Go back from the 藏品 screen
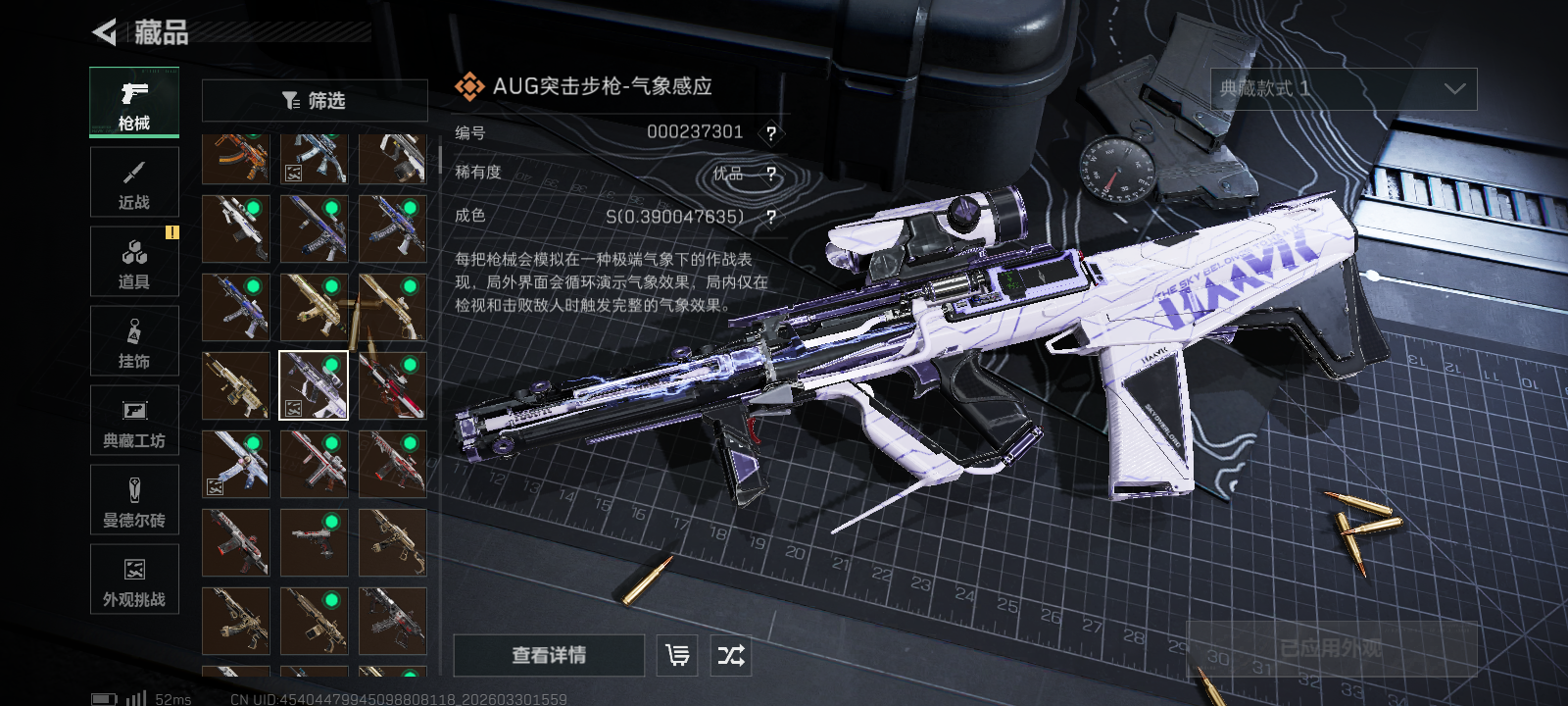Viewport: 1568px width, 706px height. [105, 32]
